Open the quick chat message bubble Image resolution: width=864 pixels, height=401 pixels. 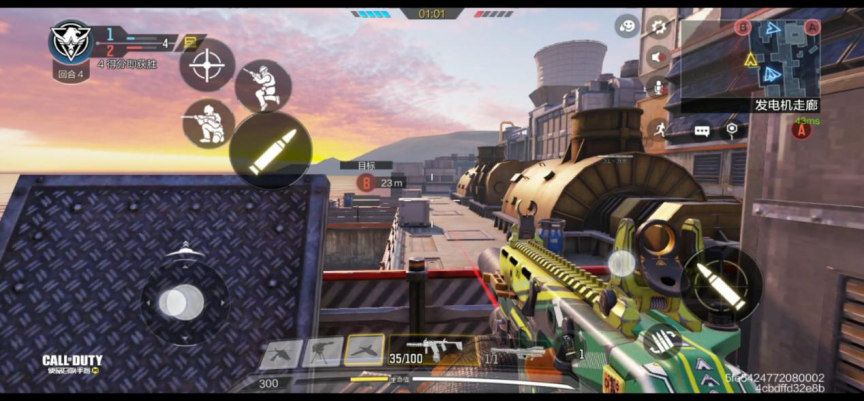click(702, 130)
